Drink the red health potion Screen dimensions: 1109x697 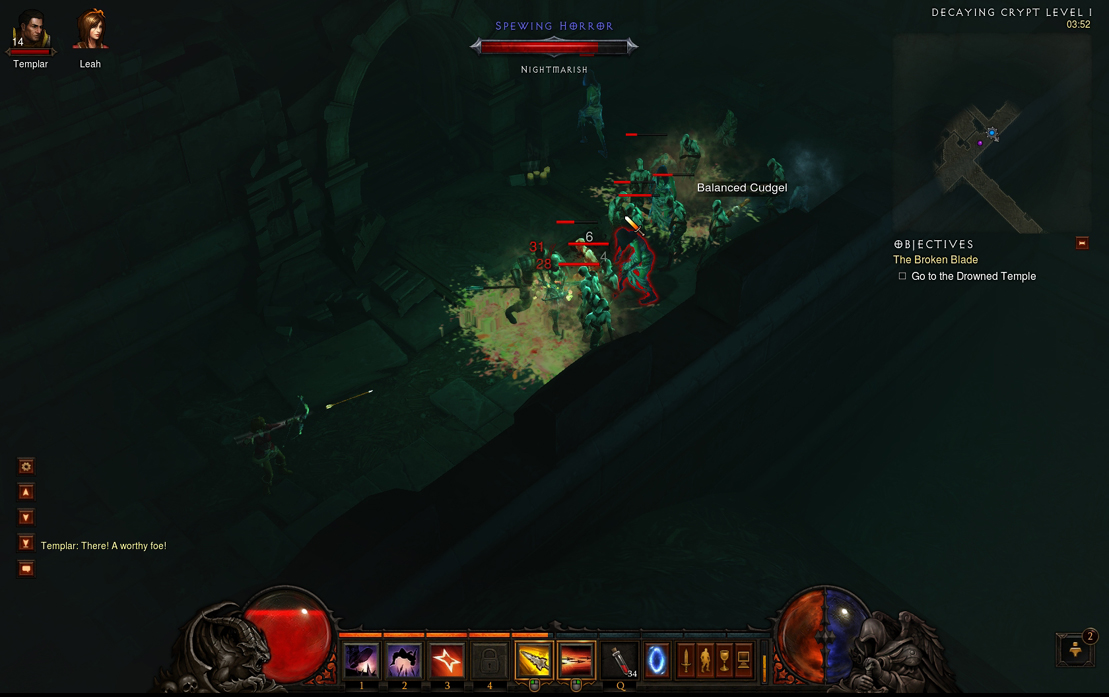(621, 661)
